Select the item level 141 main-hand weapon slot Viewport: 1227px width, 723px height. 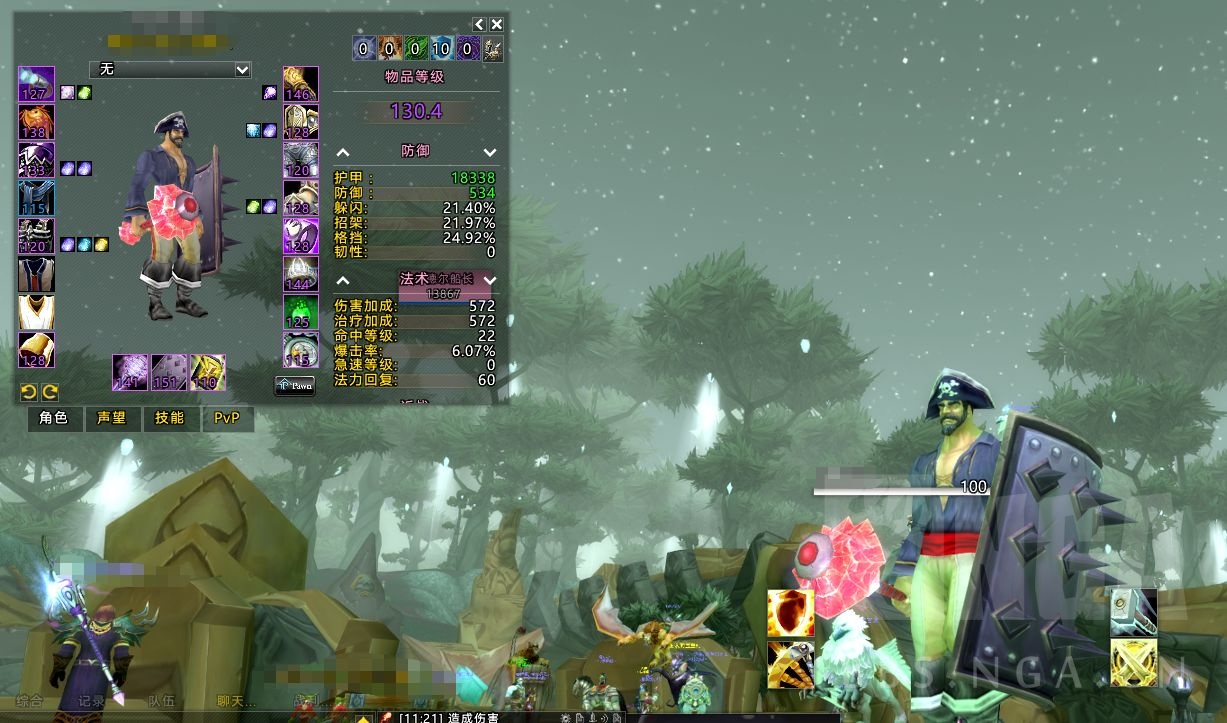(x=130, y=372)
